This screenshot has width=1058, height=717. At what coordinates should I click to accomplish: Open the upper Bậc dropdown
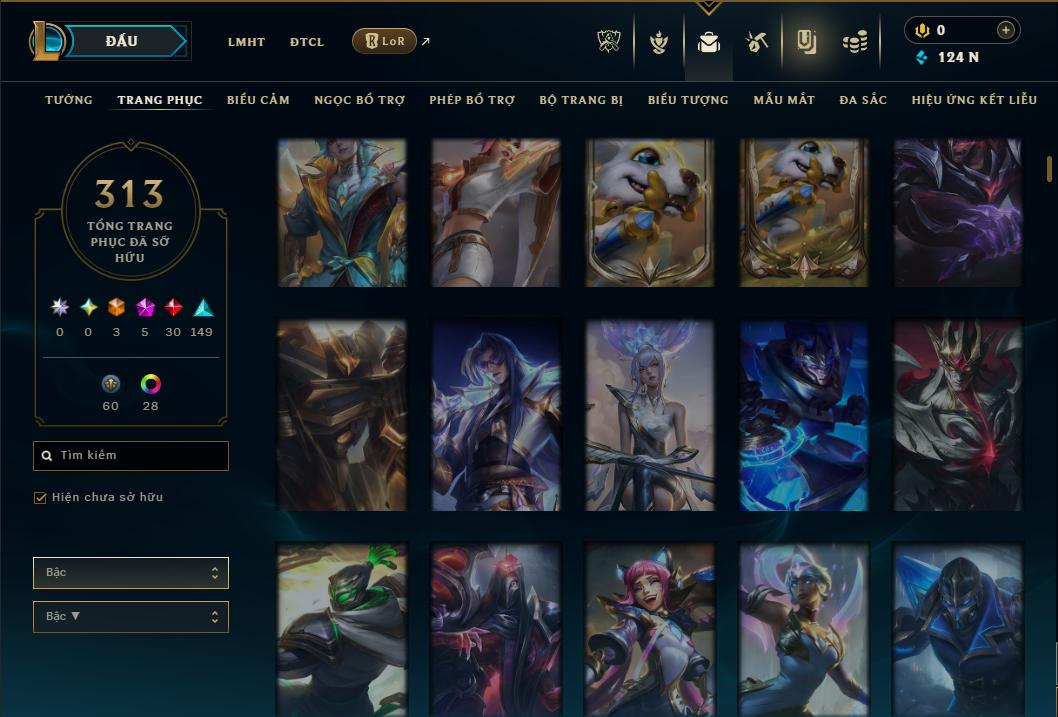pos(131,573)
